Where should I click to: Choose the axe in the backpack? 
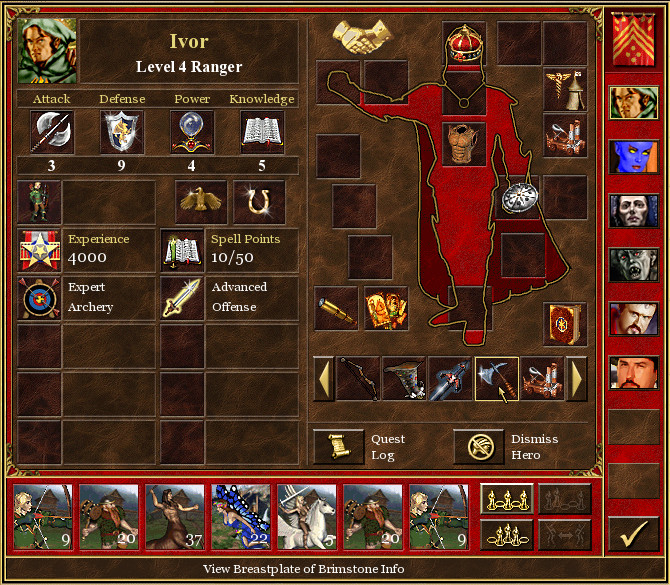pos(496,379)
